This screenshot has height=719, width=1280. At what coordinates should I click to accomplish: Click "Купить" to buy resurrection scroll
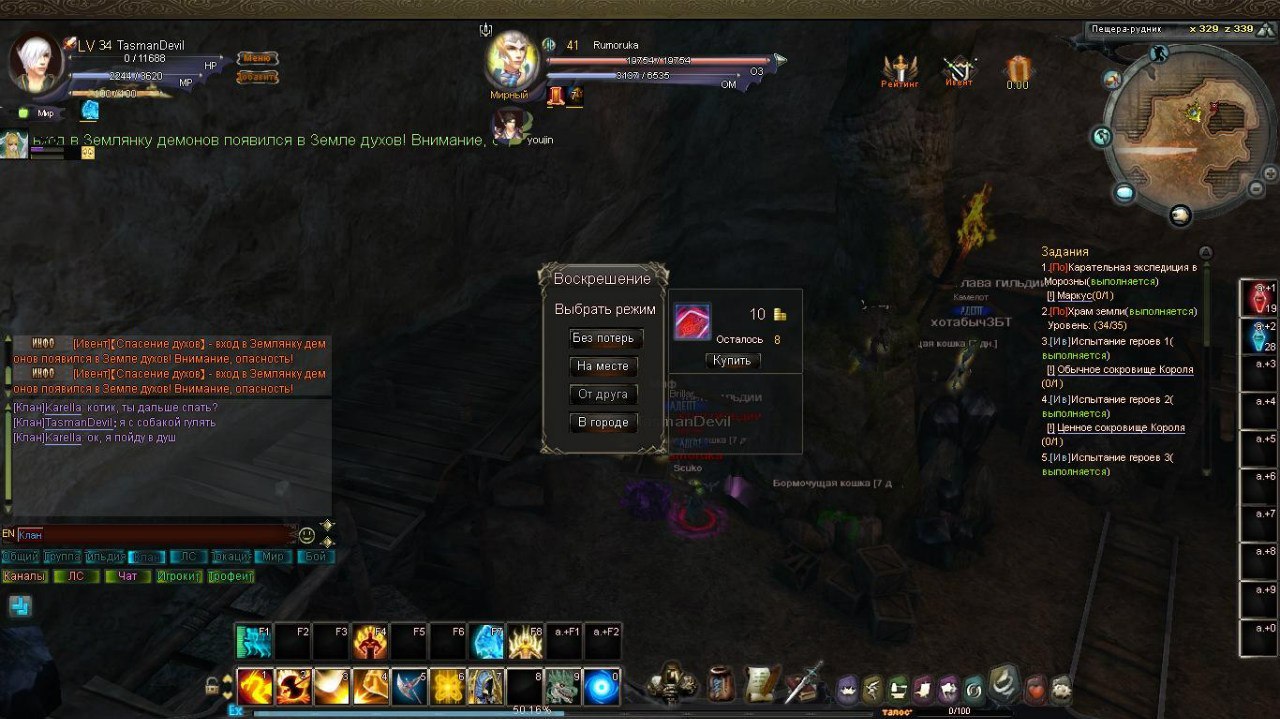coord(733,360)
